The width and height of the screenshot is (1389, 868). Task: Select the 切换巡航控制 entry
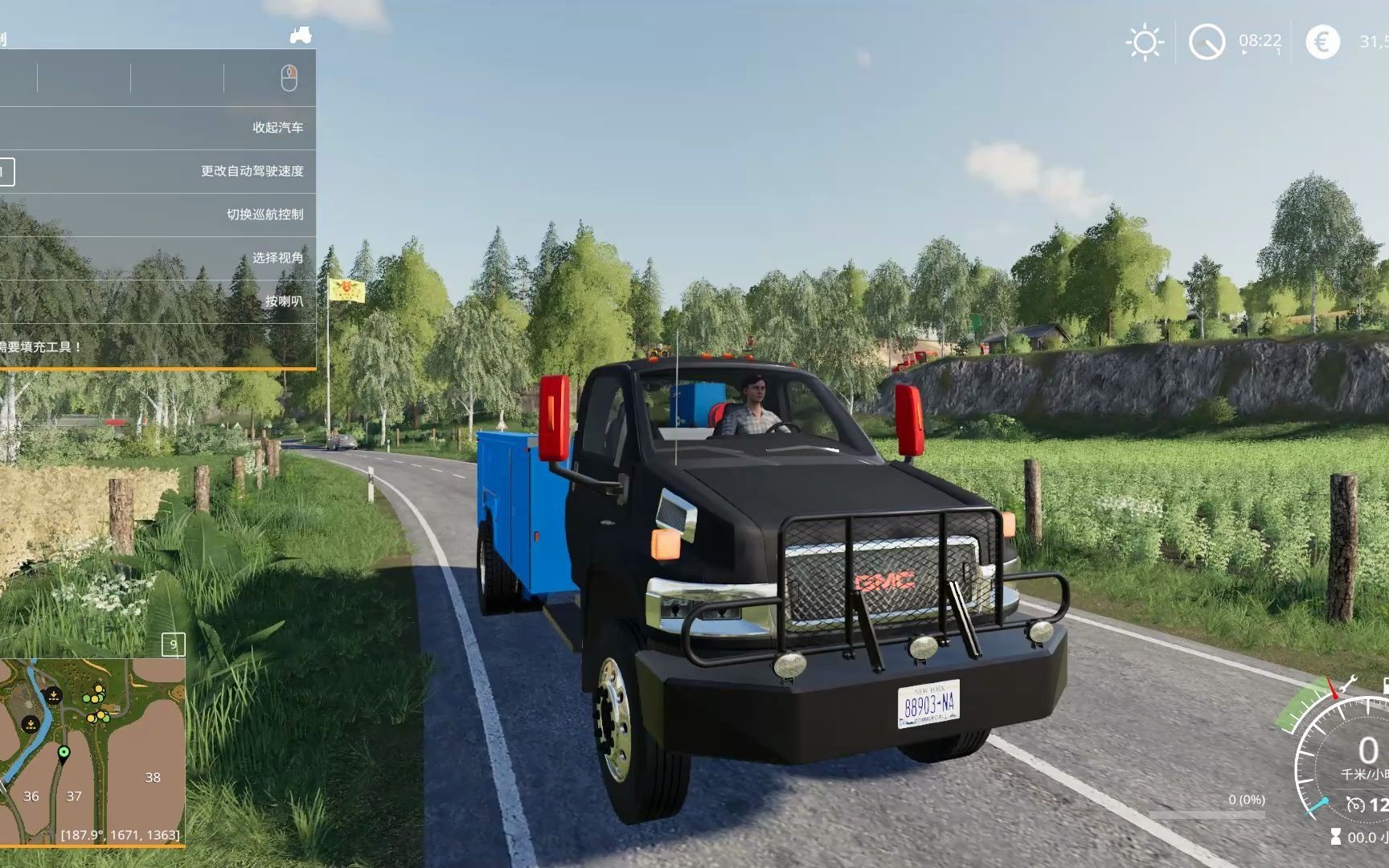tap(264, 215)
